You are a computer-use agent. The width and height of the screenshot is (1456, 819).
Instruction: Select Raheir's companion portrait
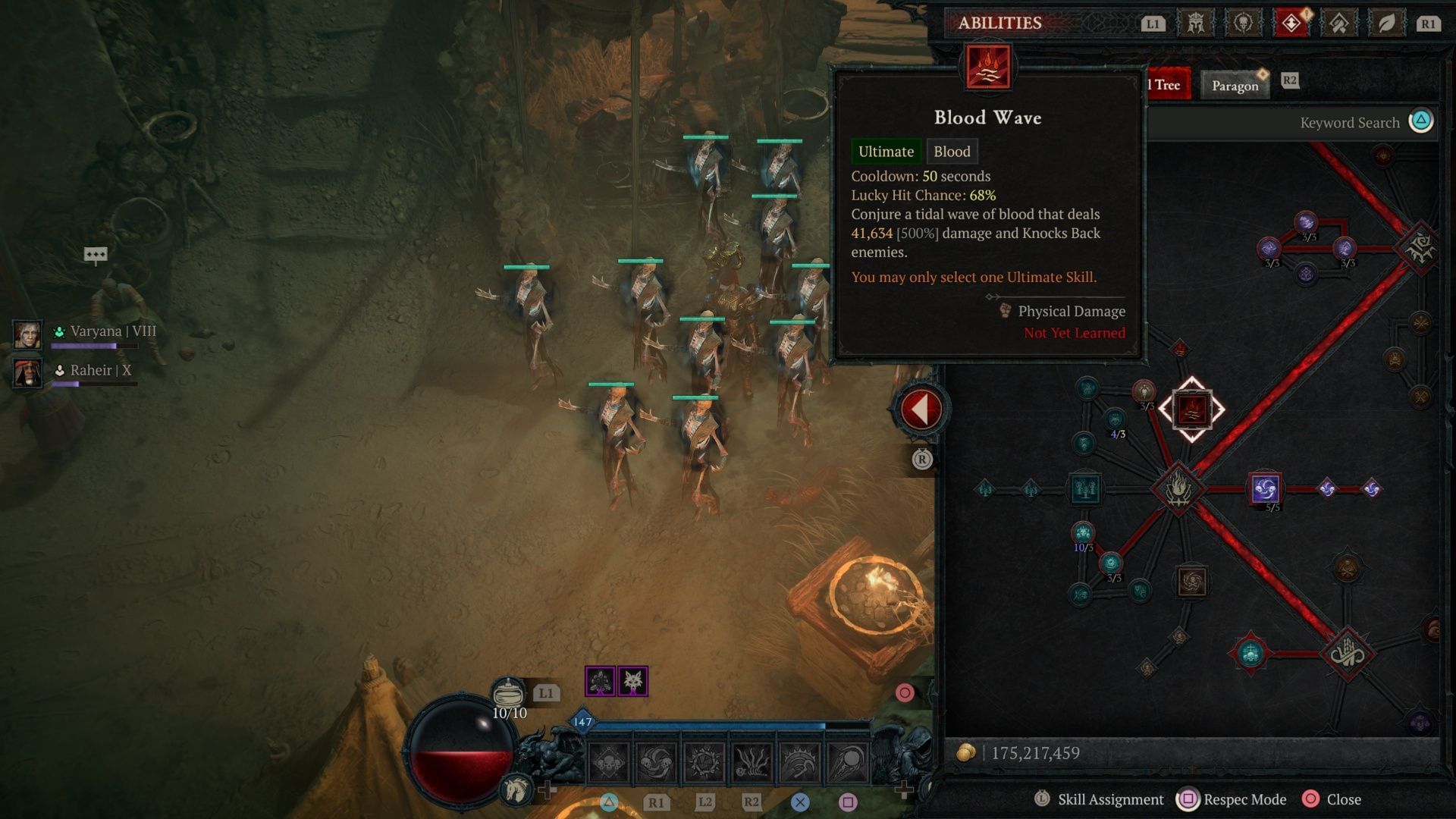[x=27, y=372]
